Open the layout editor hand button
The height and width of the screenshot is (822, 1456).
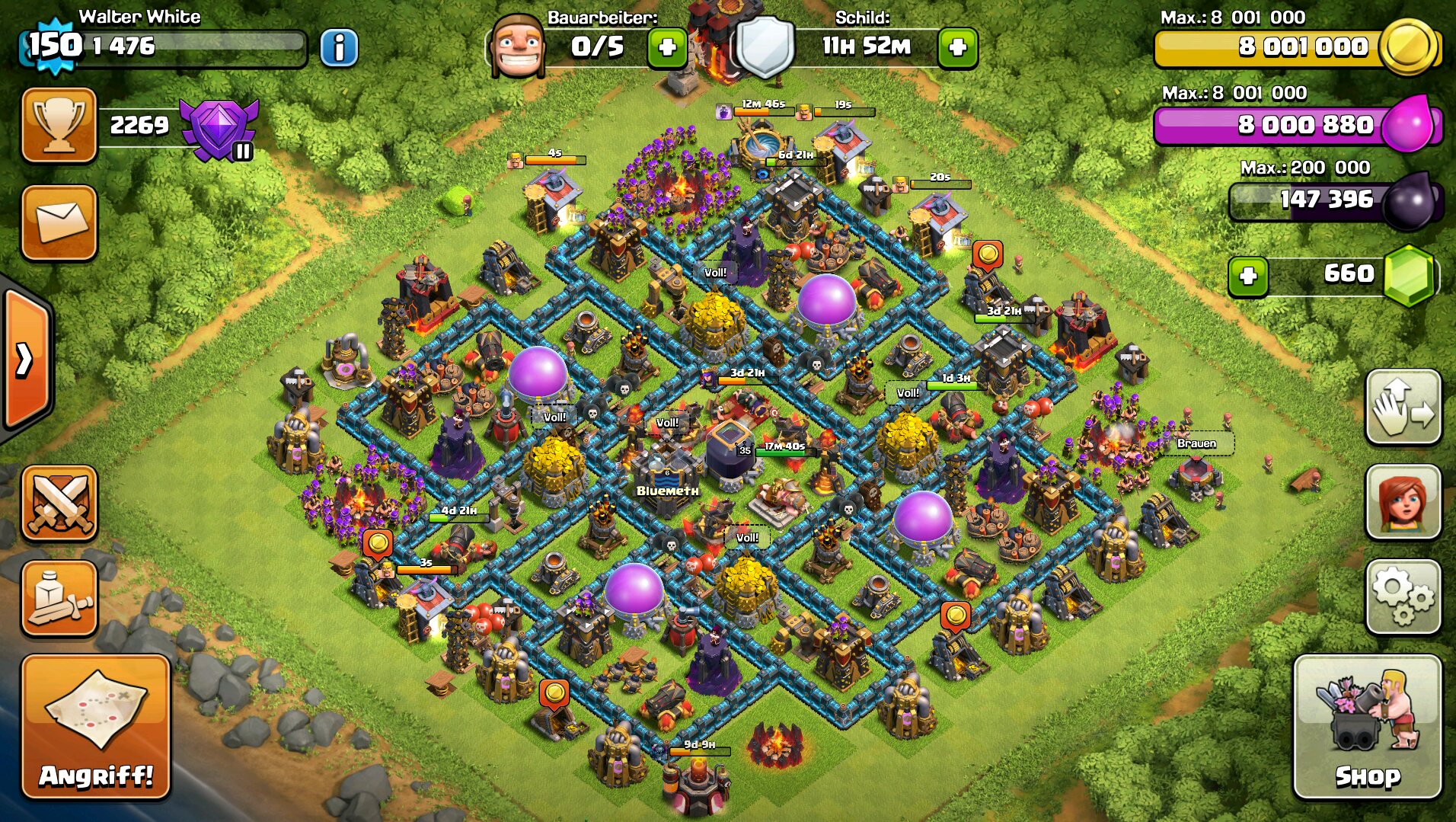(x=1403, y=407)
